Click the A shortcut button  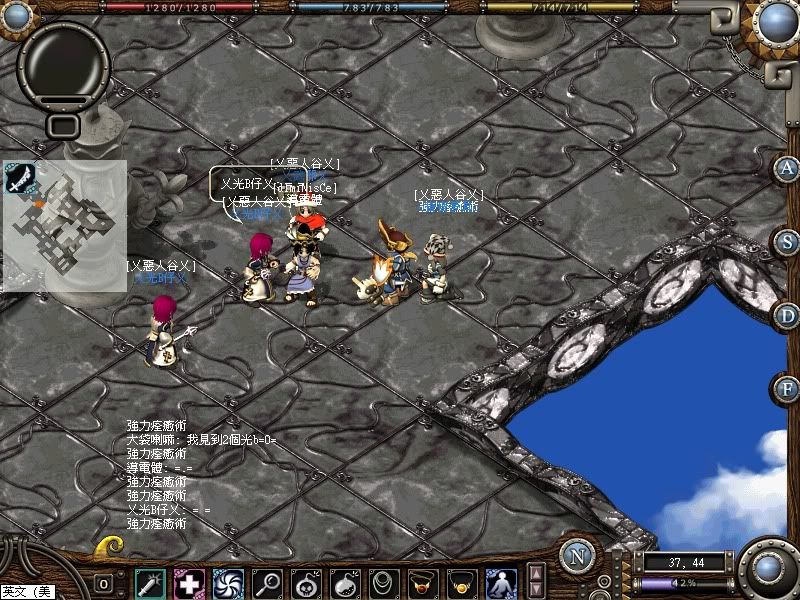(787, 167)
